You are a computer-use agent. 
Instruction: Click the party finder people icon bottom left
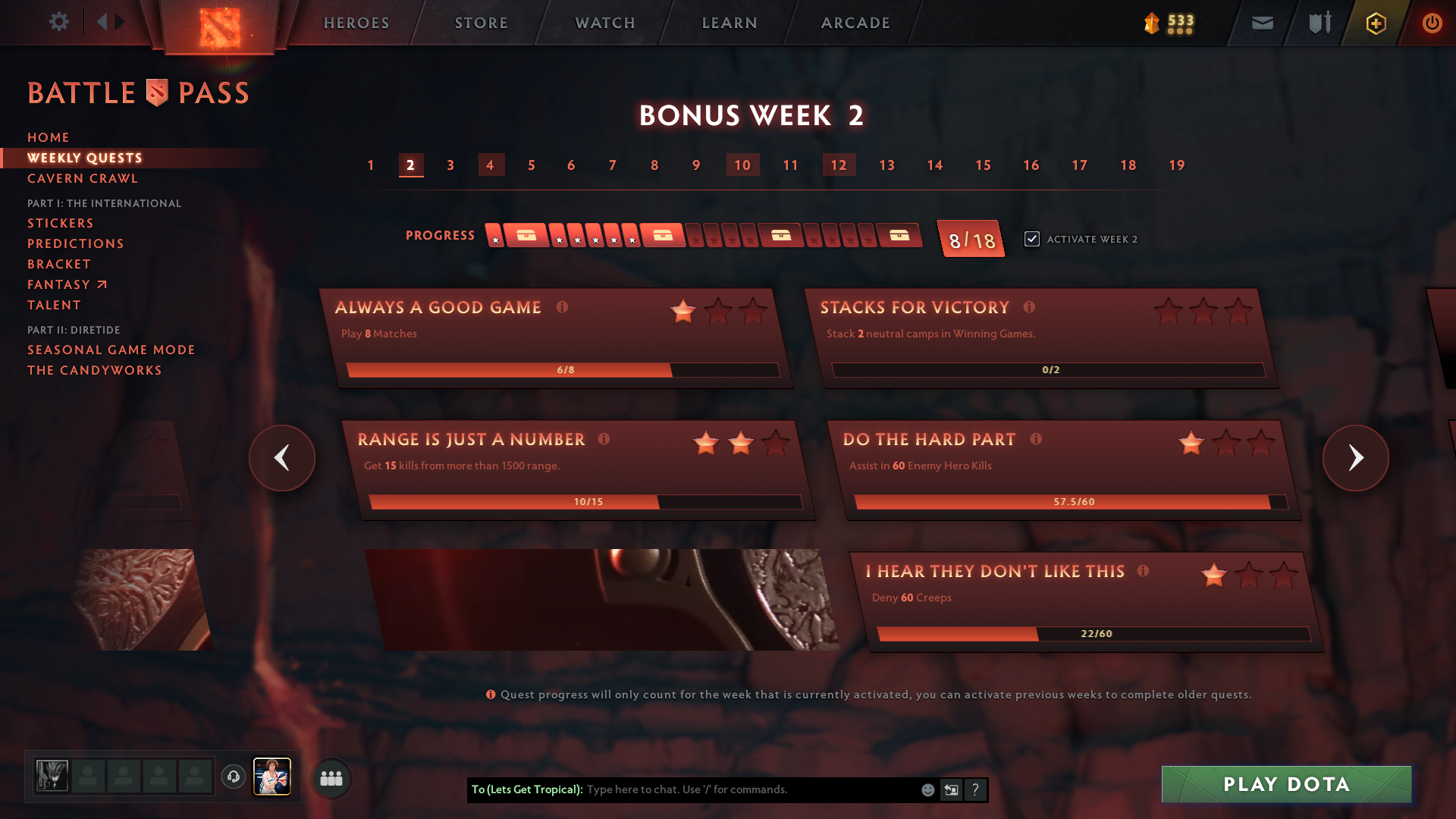tap(331, 778)
